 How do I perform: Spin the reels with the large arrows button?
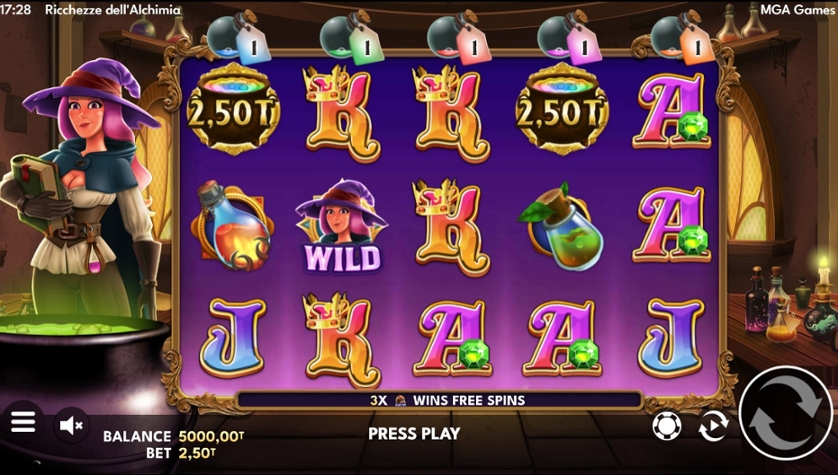(784, 413)
